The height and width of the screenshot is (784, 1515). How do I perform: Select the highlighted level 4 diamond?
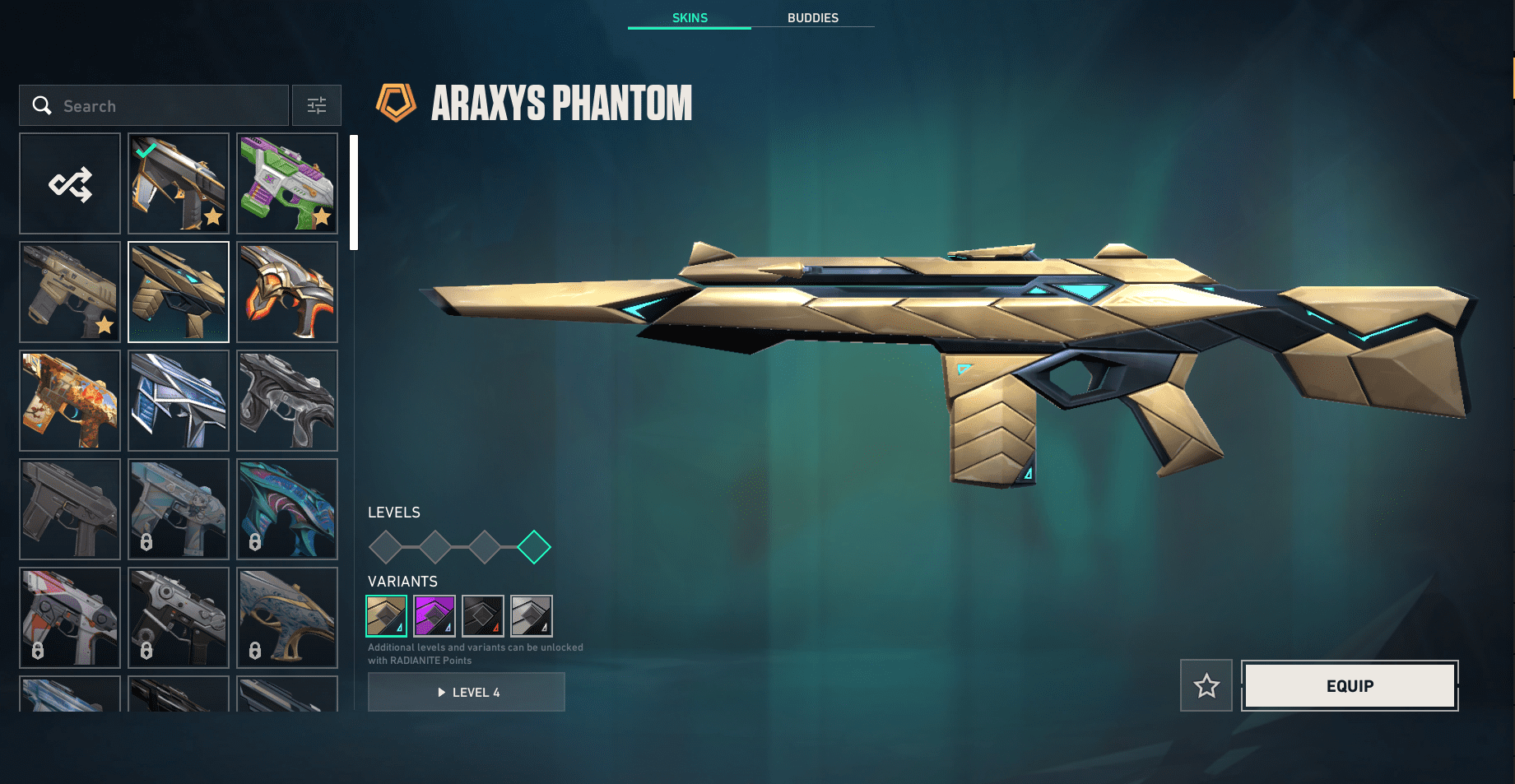(534, 547)
